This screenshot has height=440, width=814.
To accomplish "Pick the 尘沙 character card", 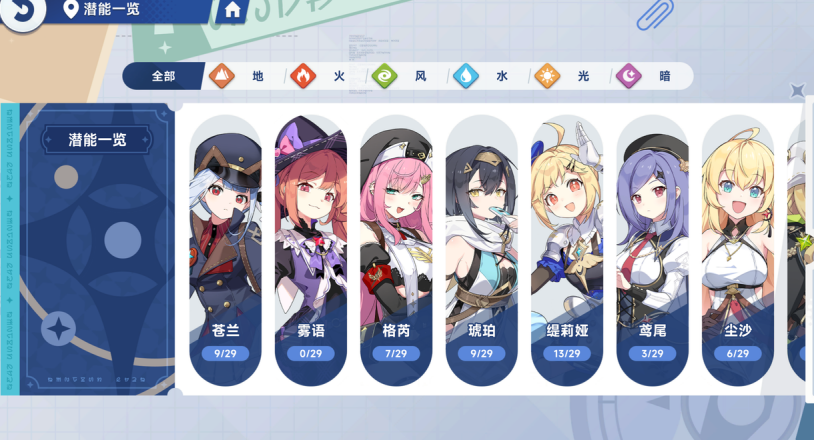I will click(738, 250).
